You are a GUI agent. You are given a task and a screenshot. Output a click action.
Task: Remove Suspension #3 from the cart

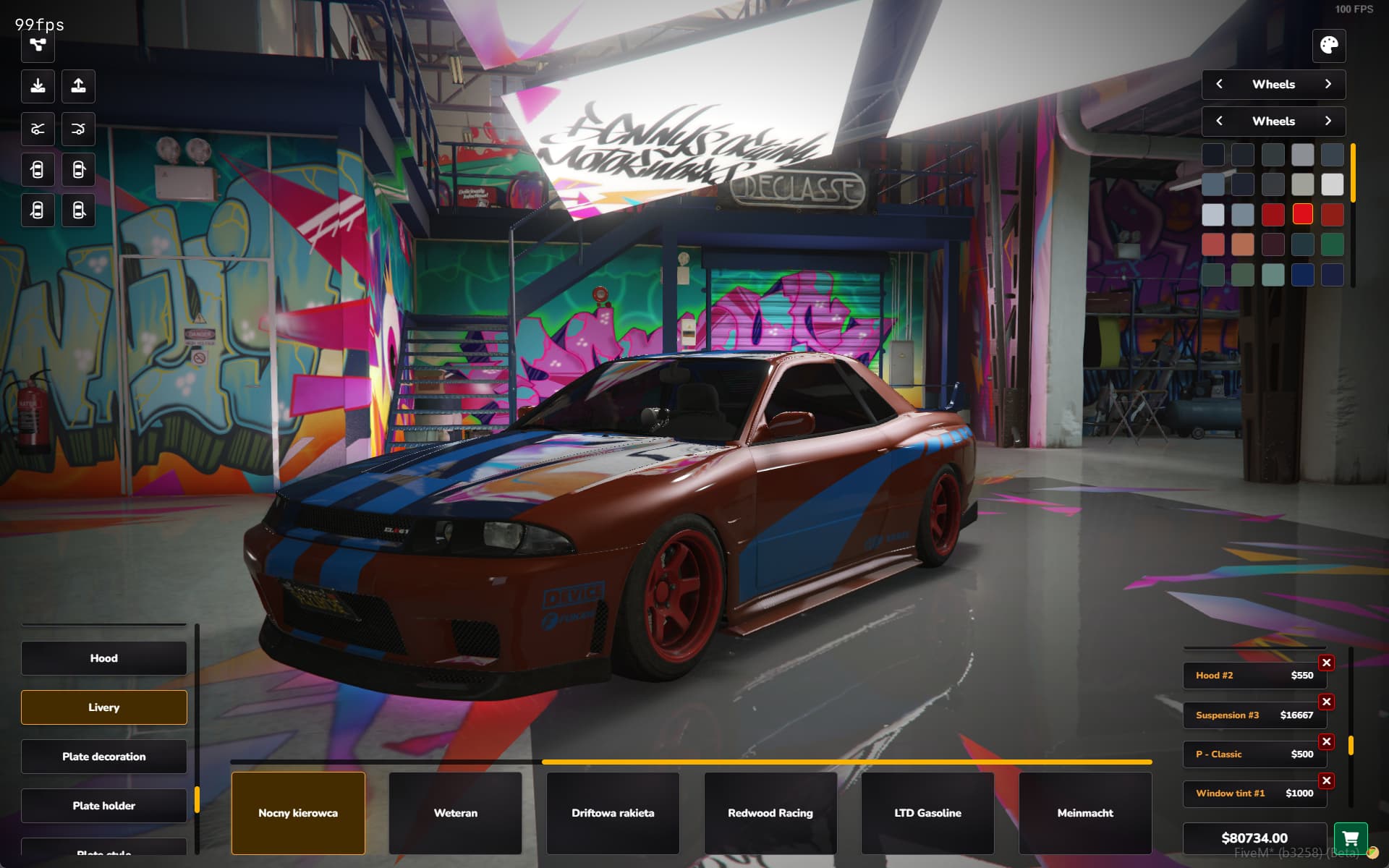click(1326, 702)
